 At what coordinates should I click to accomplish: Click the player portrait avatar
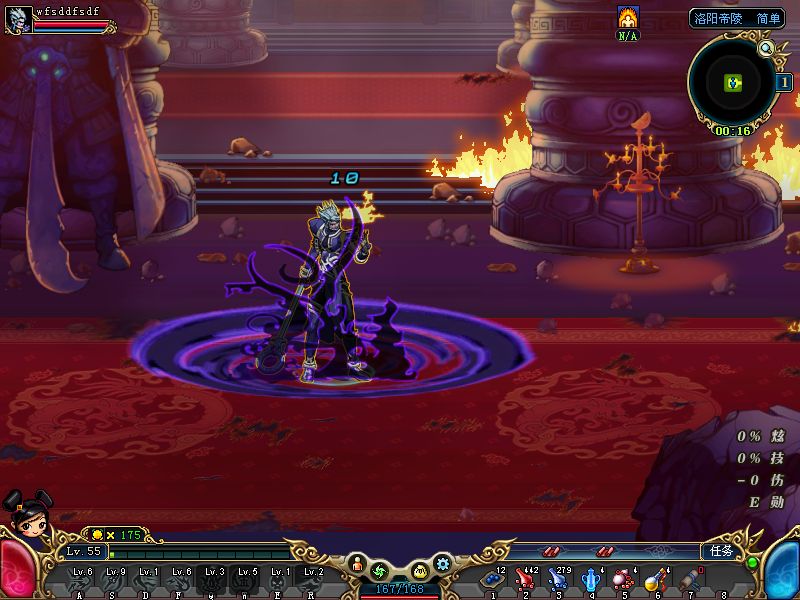pos(17,18)
